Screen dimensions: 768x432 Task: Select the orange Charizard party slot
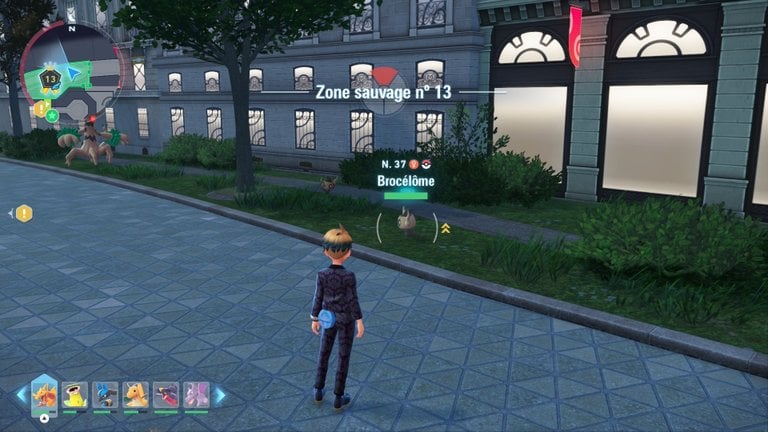[44, 395]
